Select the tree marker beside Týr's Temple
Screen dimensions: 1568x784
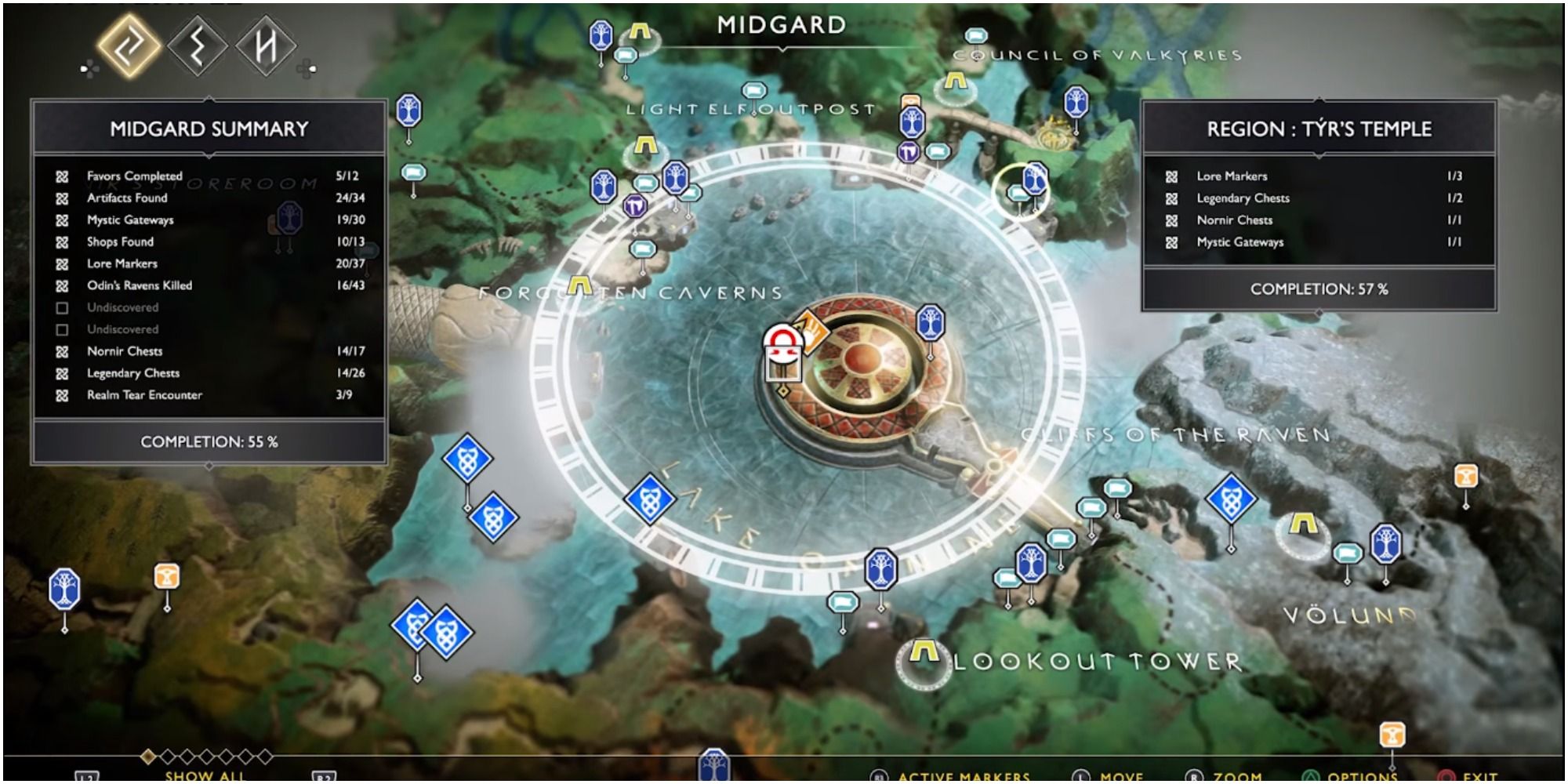pyautogui.click(x=930, y=323)
